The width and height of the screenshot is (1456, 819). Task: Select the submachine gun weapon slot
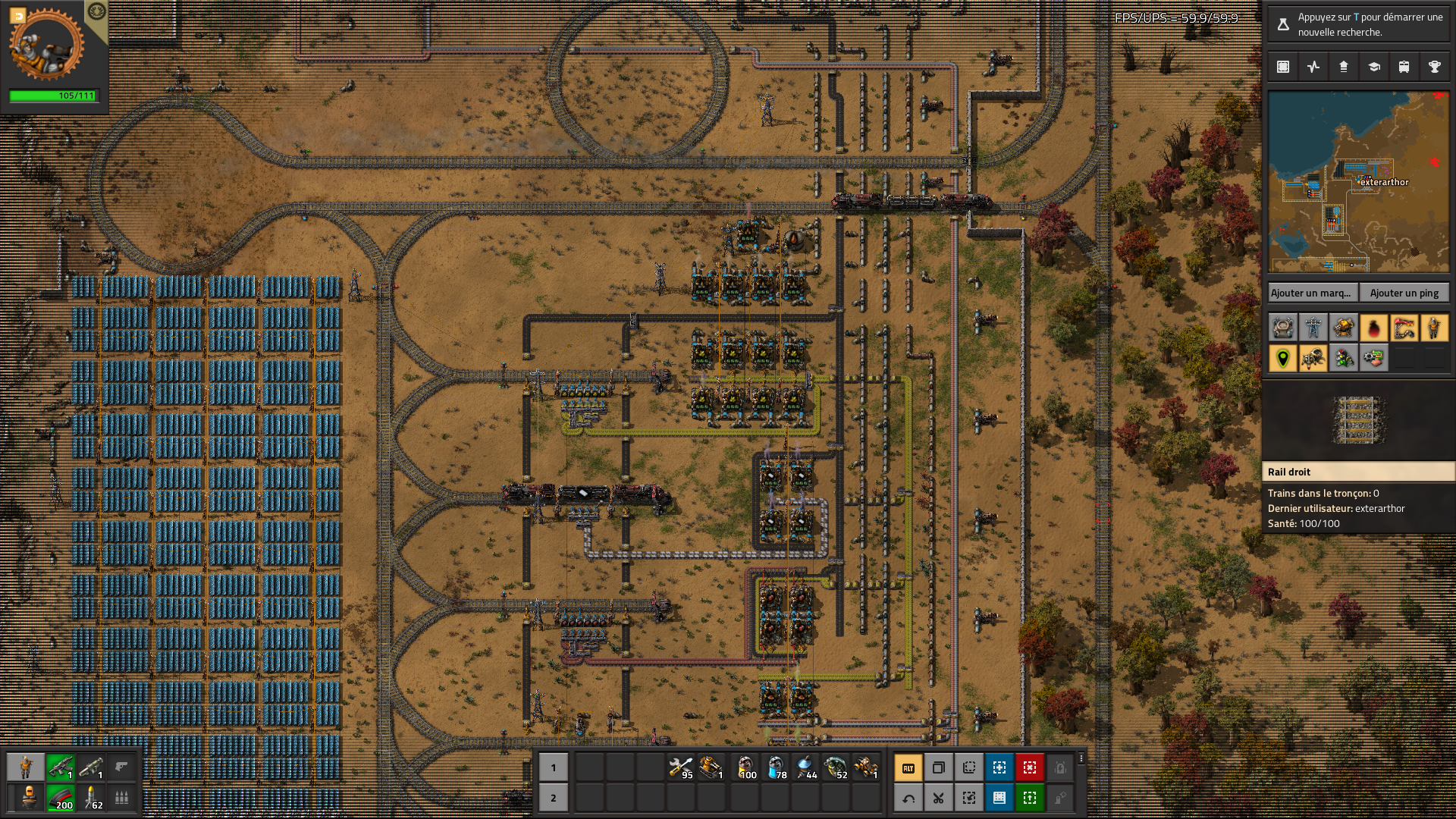60,767
